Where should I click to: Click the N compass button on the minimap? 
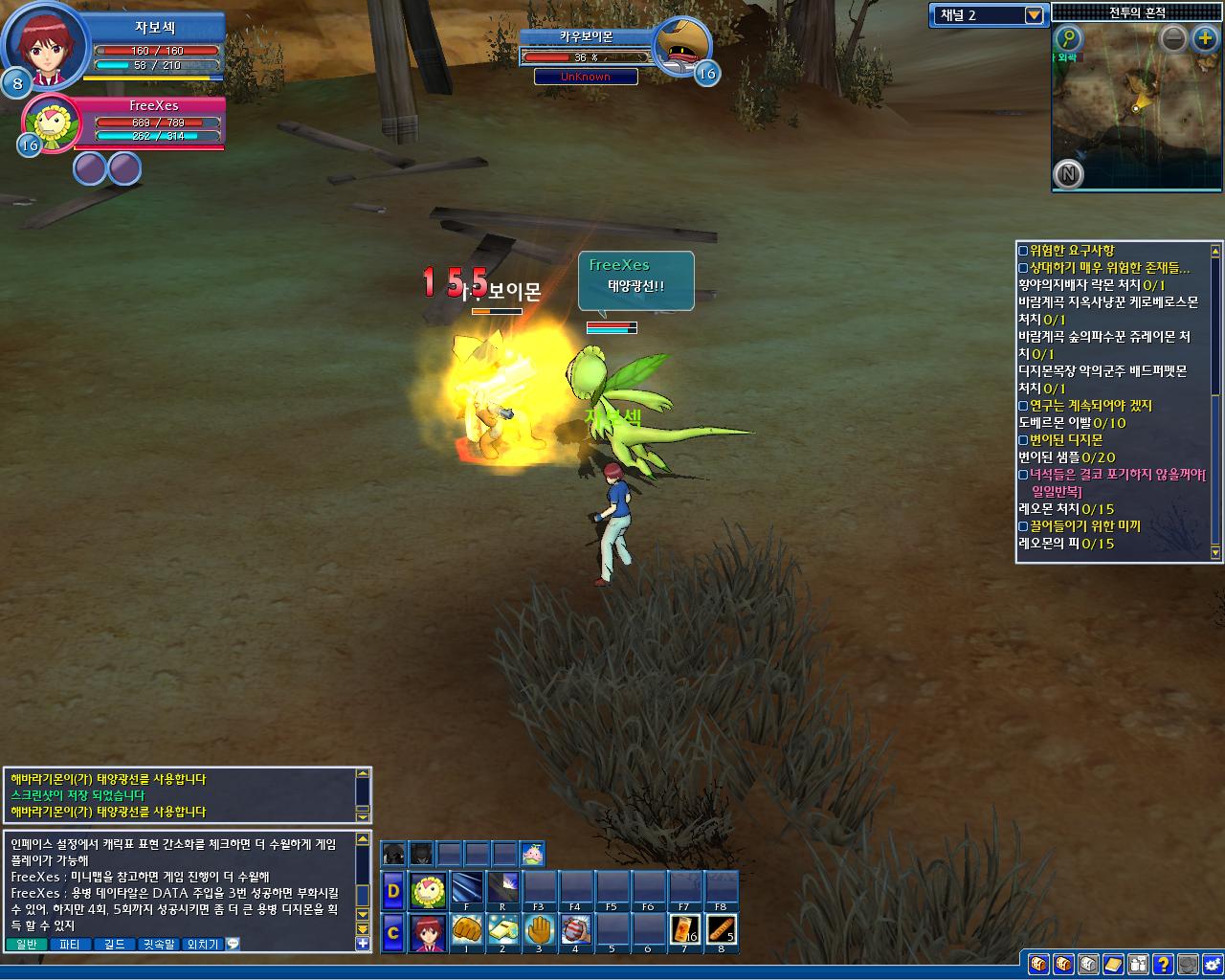coord(1068,174)
